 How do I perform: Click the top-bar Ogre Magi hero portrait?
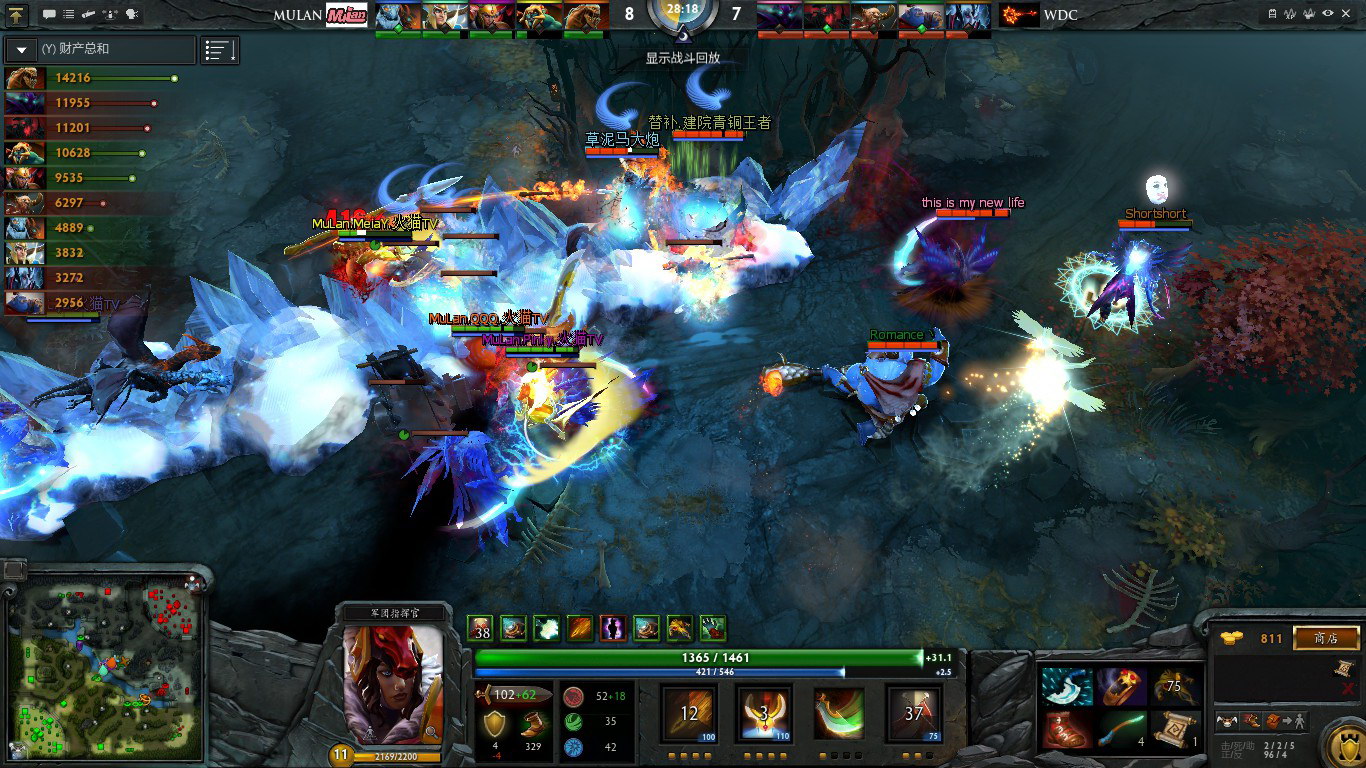pyautogui.click(x=922, y=16)
